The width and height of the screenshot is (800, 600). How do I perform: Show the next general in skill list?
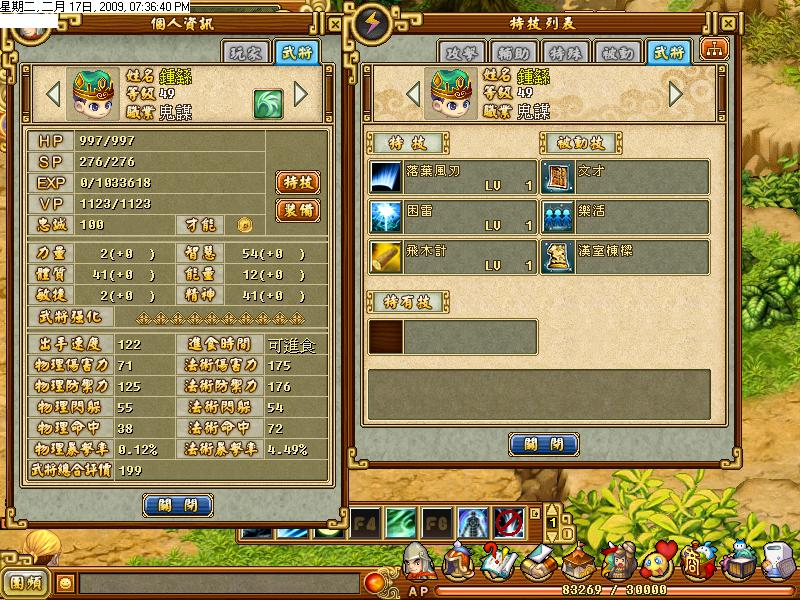[x=676, y=94]
